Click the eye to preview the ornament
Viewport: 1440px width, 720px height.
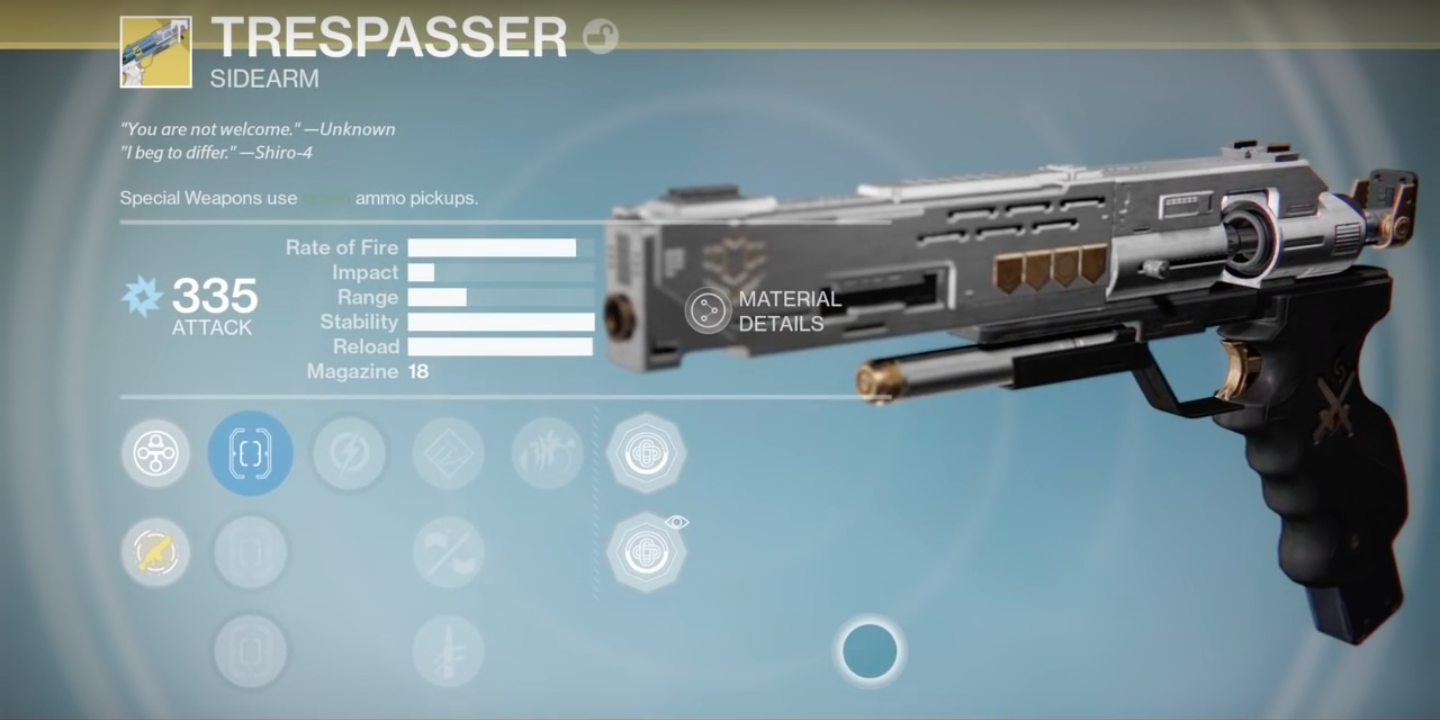[x=678, y=520]
